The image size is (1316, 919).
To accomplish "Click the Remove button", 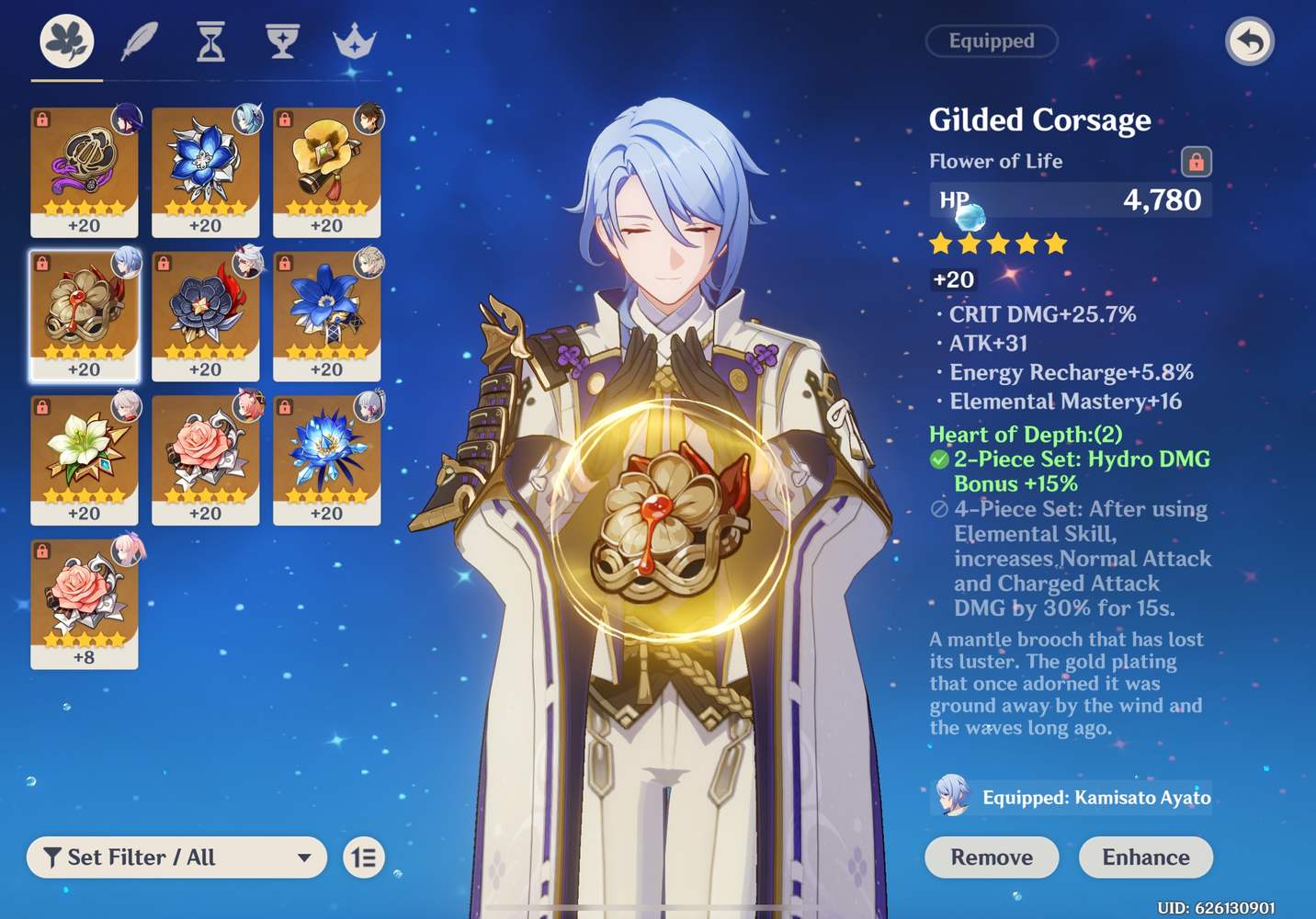I will tap(992, 857).
